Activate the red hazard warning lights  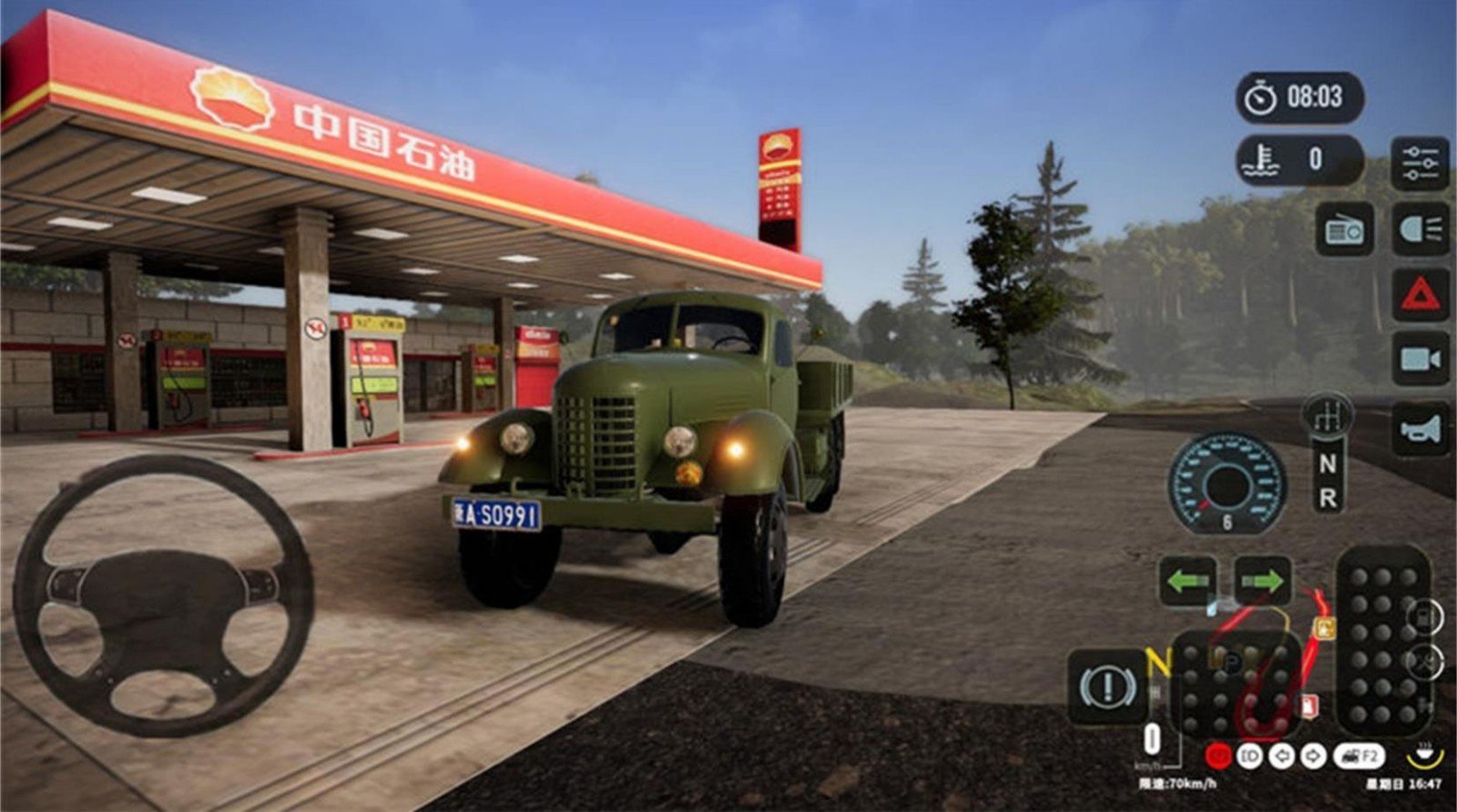[x=1420, y=295]
